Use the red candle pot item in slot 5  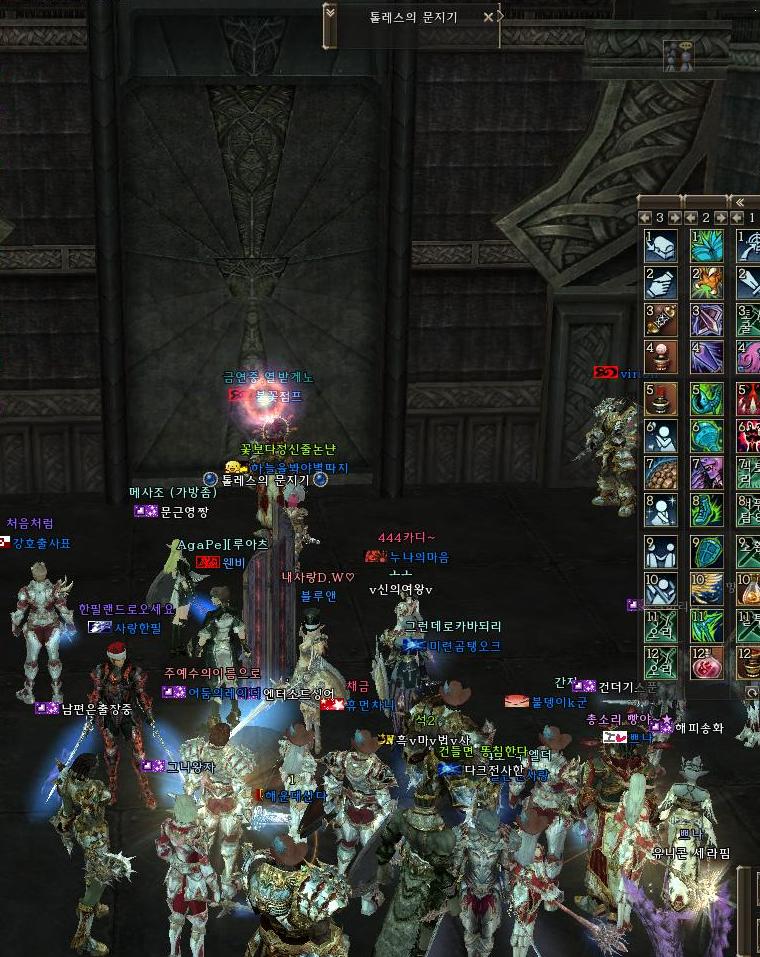click(661, 397)
